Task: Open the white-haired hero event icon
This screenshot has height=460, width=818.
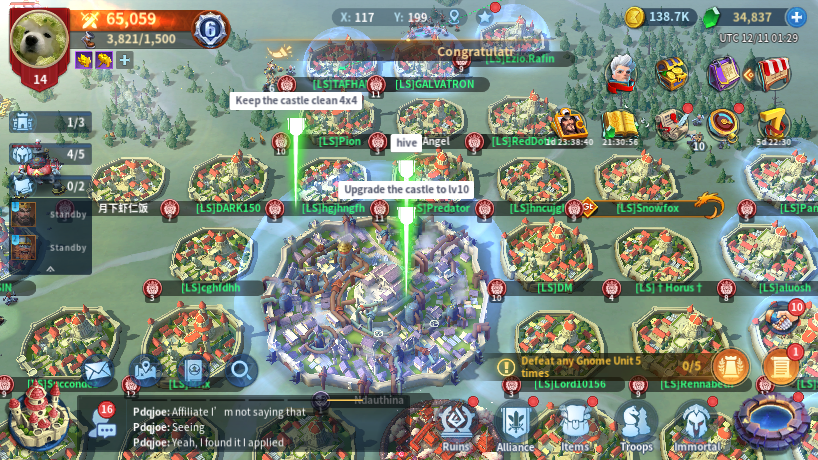Action: coord(624,72)
